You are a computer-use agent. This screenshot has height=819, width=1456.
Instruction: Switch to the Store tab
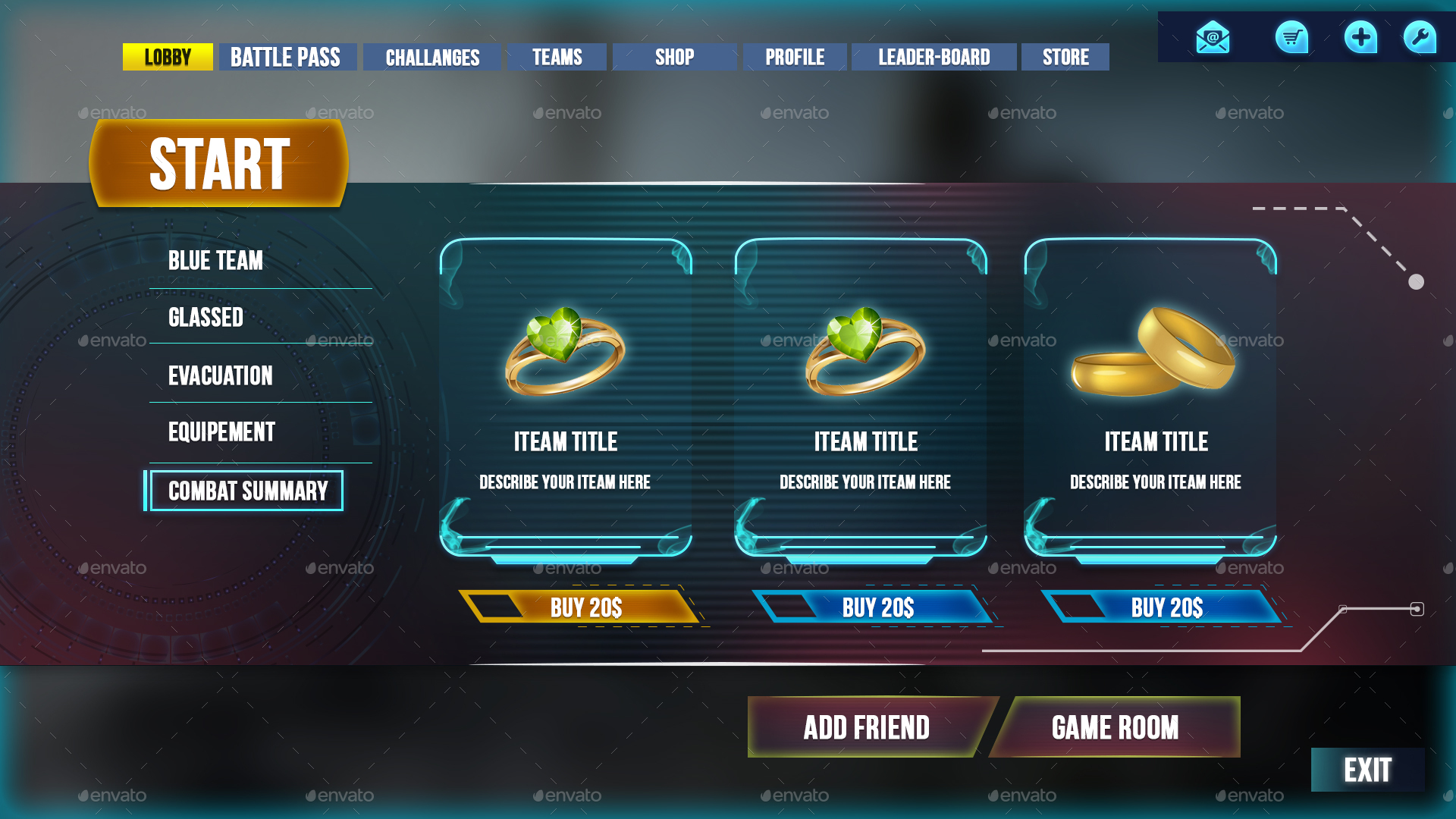1065,57
